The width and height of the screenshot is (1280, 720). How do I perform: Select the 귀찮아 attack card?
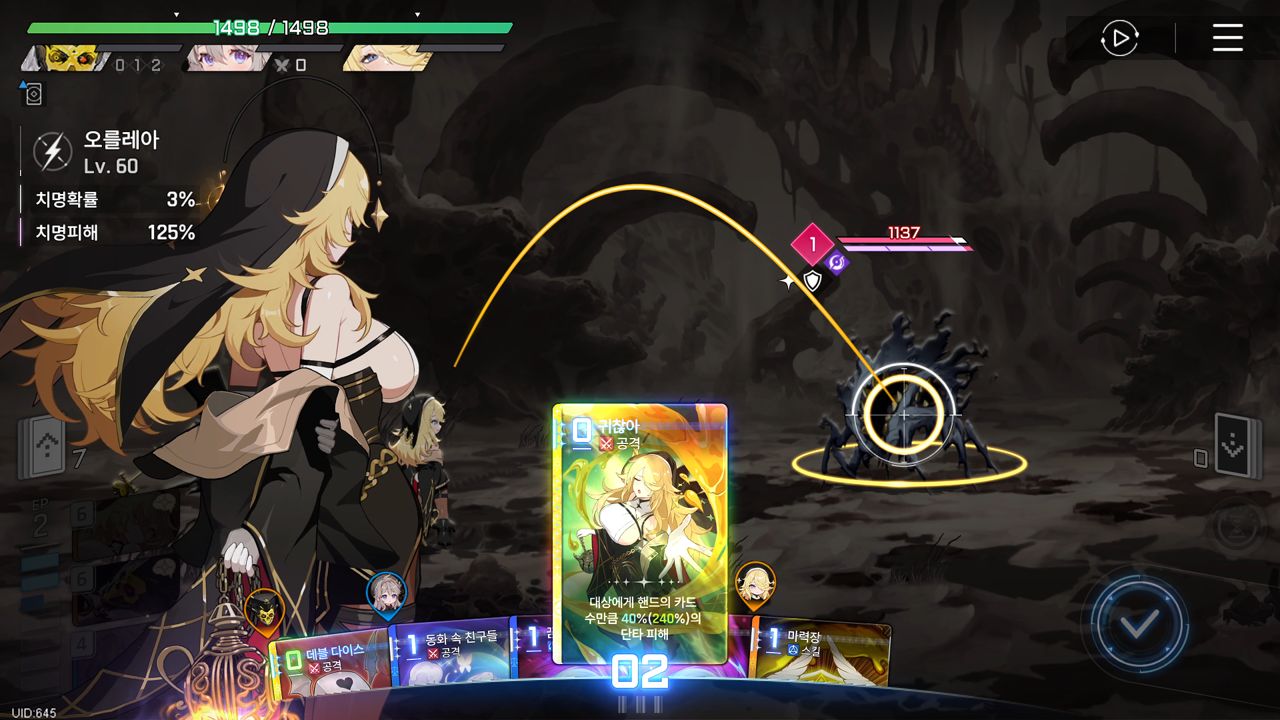point(640,532)
